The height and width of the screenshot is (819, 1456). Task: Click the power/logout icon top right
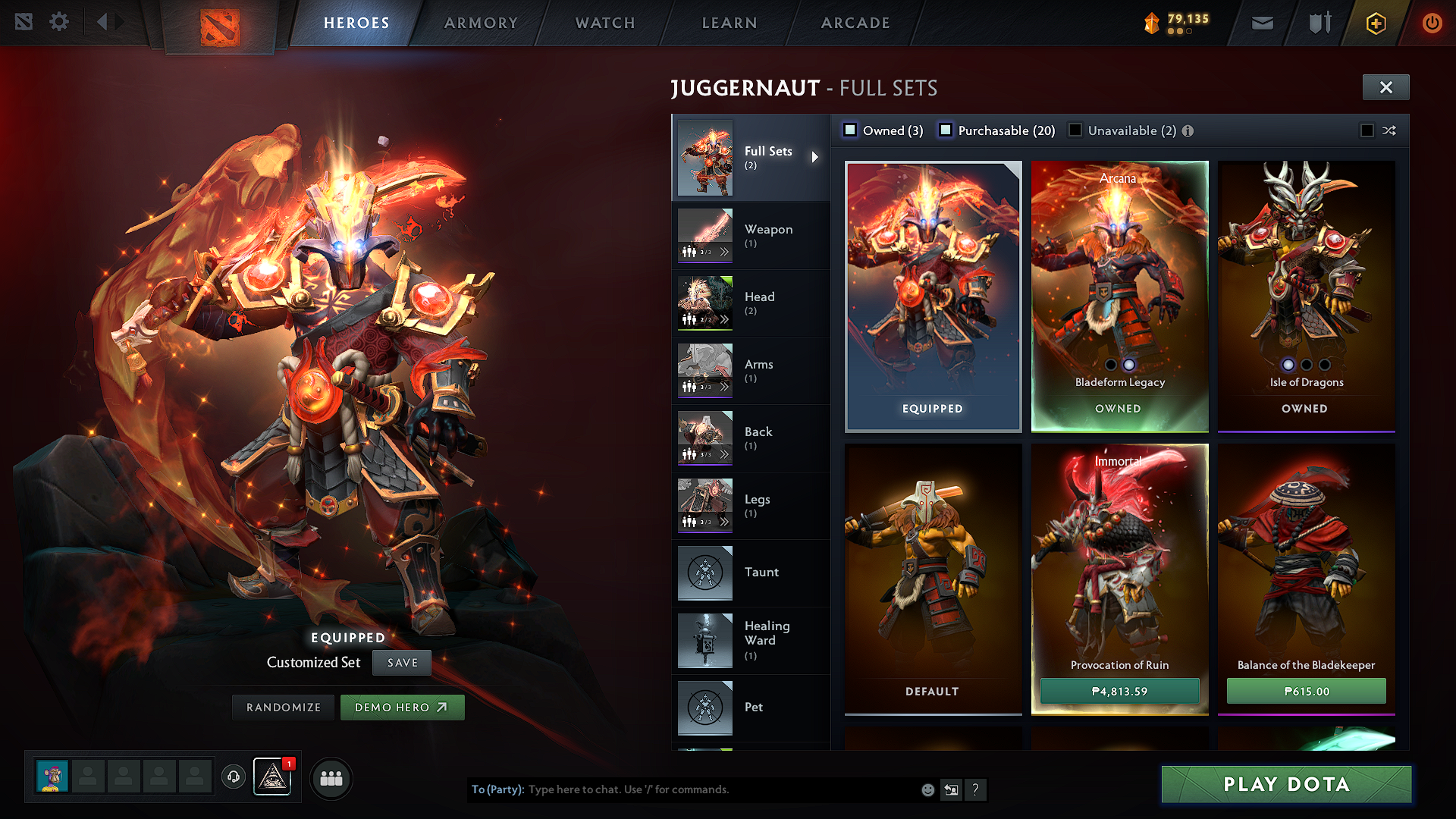pyautogui.click(x=1432, y=23)
